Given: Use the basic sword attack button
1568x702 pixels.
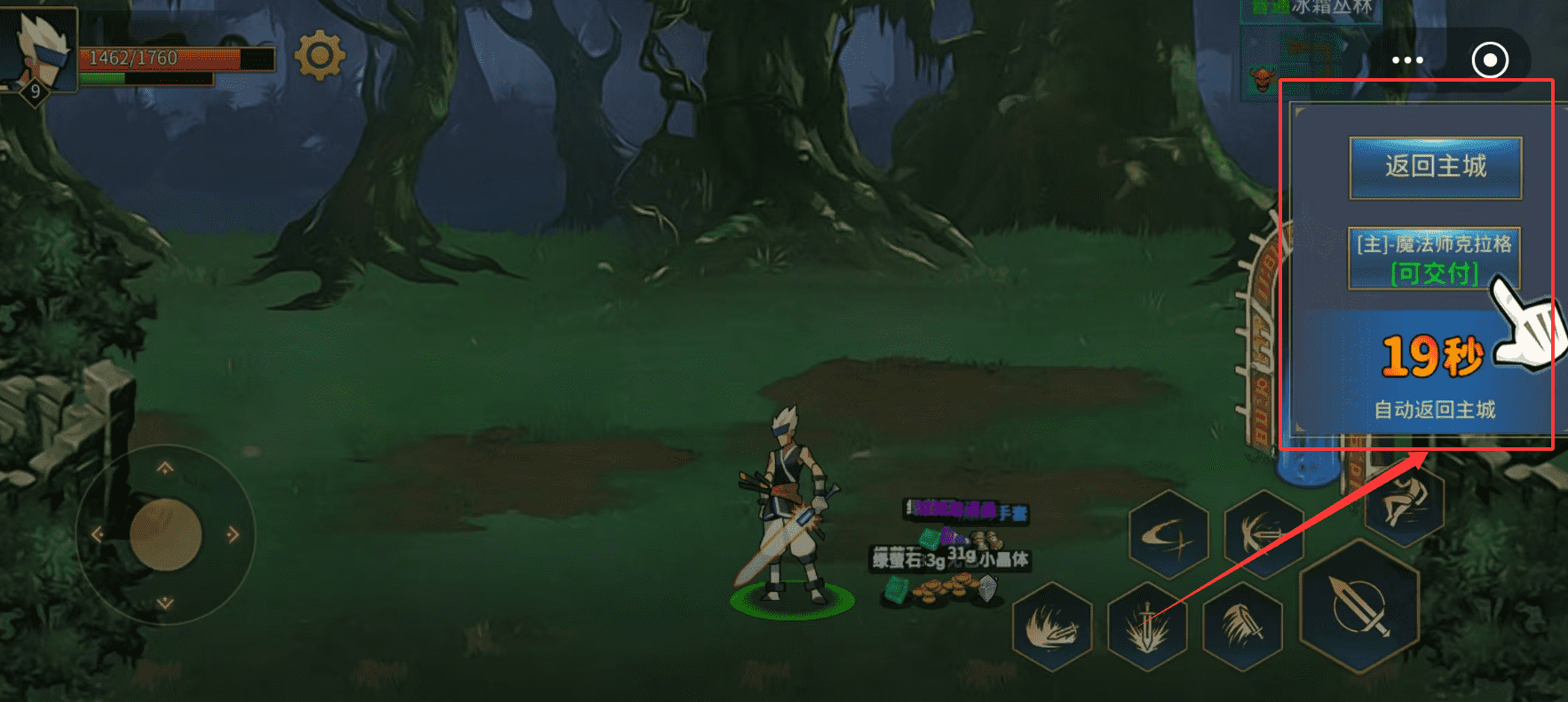Looking at the screenshot, I should pyautogui.click(x=1358, y=605).
